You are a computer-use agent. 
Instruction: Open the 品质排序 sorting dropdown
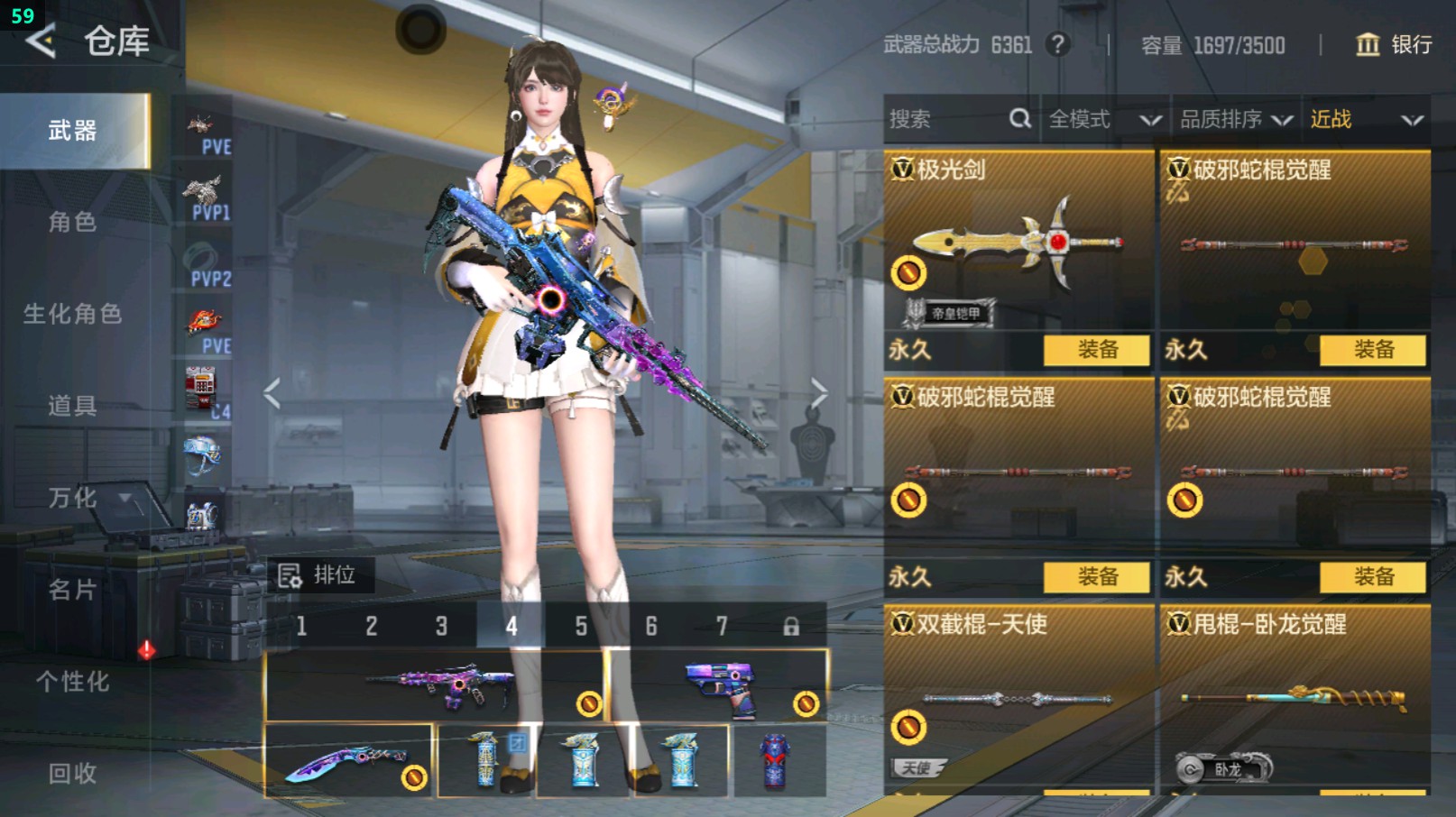[1232, 118]
